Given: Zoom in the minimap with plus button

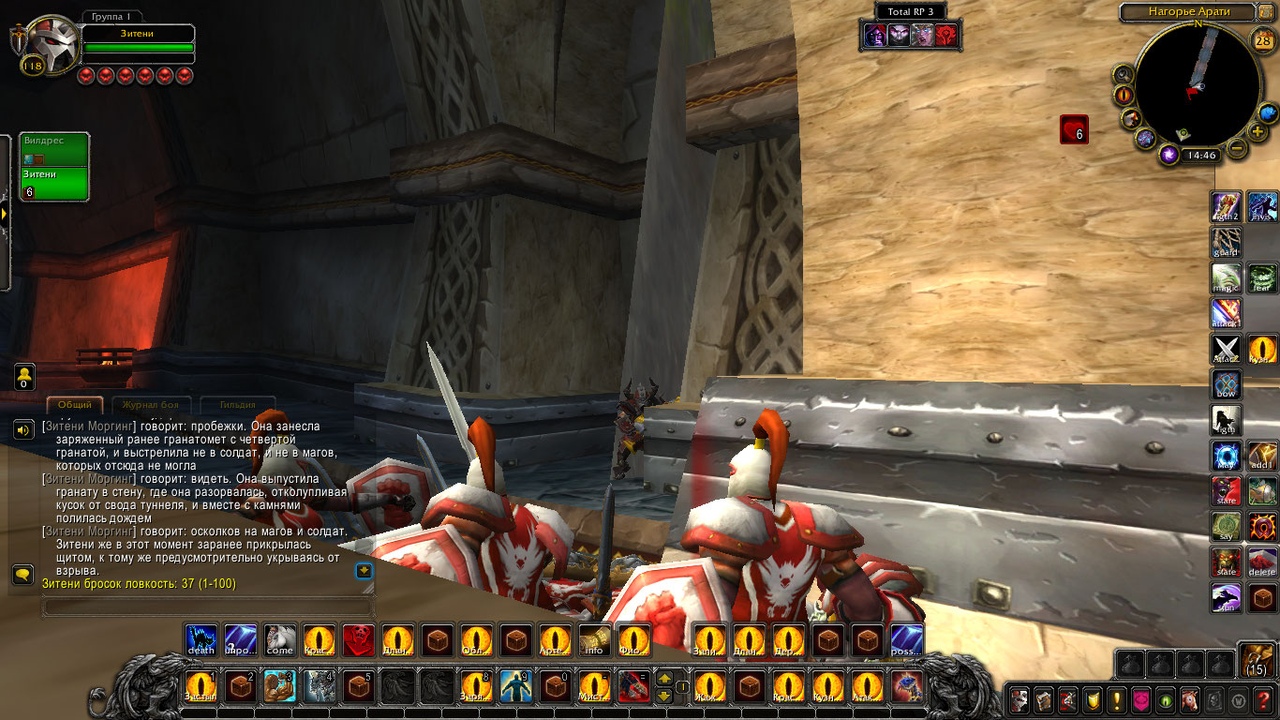Looking at the screenshot, I should (x=1258, y=132).
